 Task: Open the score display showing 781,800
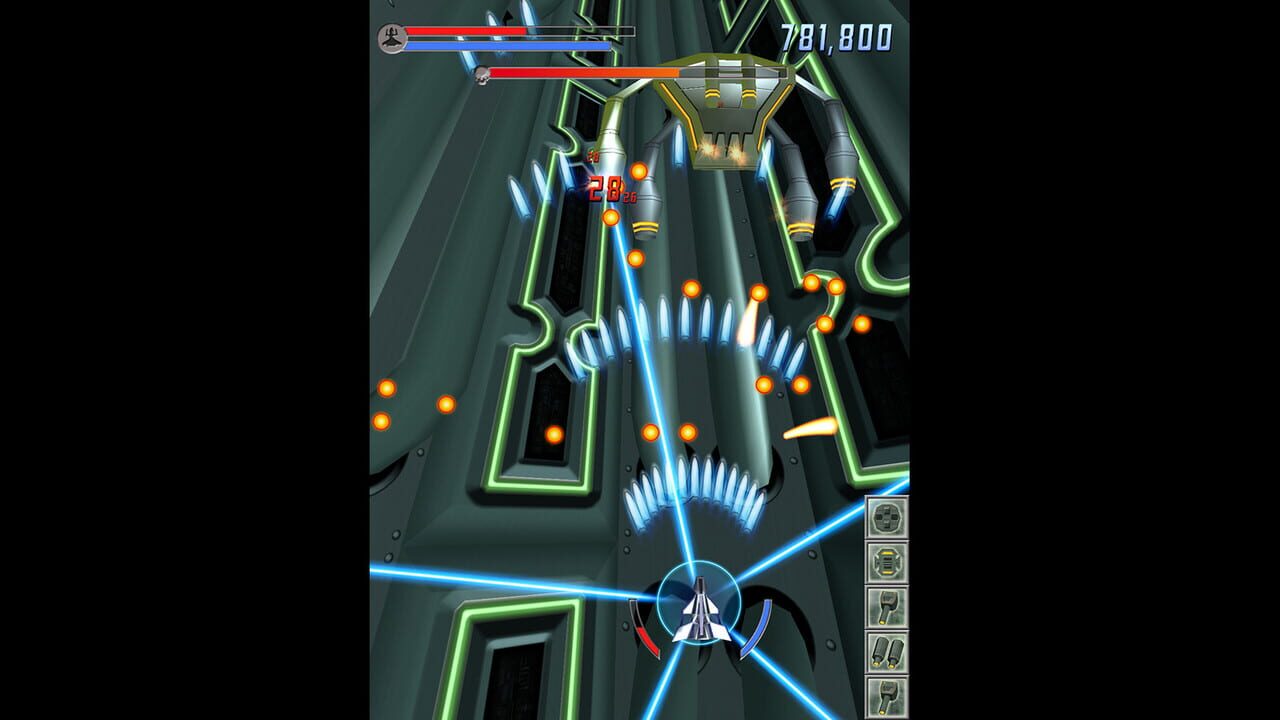pyautogui.click(x=838, y=35)
